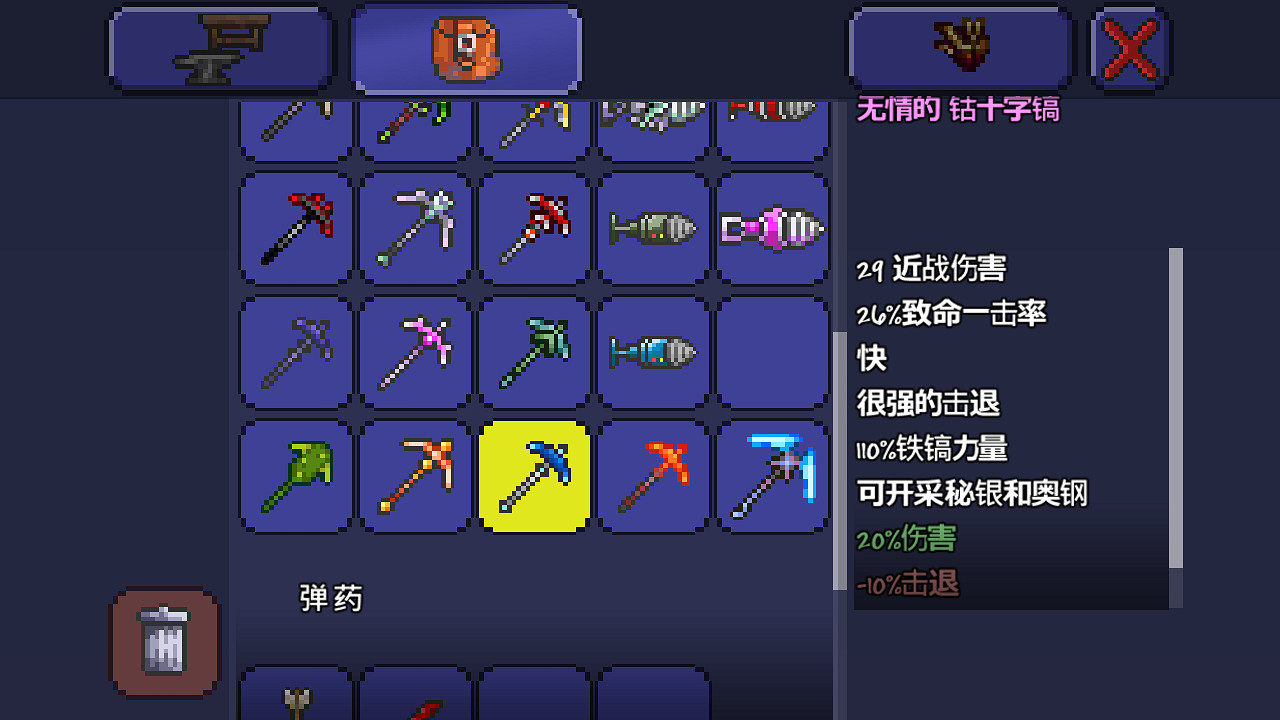Select the pink-tipped drill item
Screen dimensions: 1280x720
[x=773, y=228]
